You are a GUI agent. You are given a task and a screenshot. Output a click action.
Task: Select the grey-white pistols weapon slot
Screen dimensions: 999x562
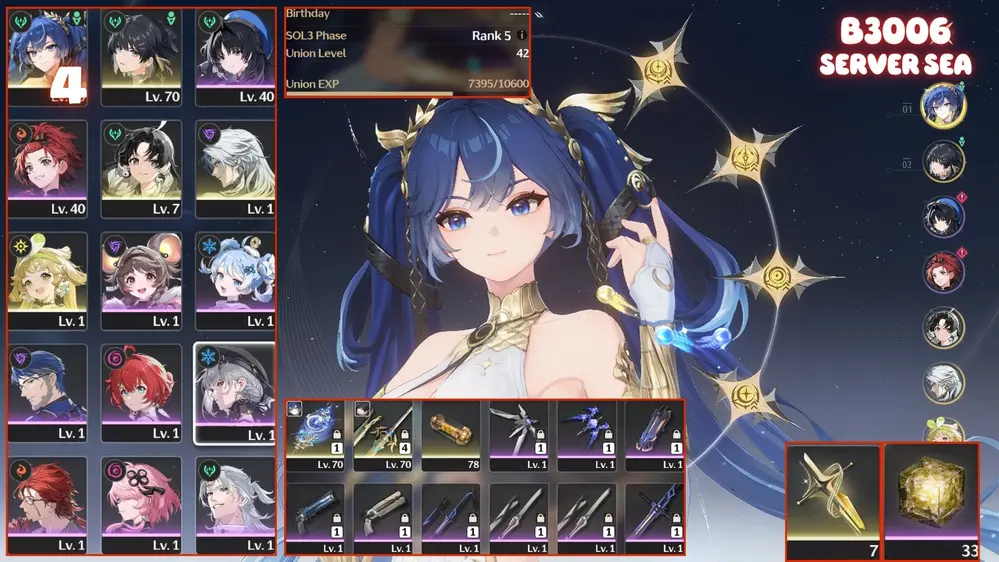coord(383,515)
